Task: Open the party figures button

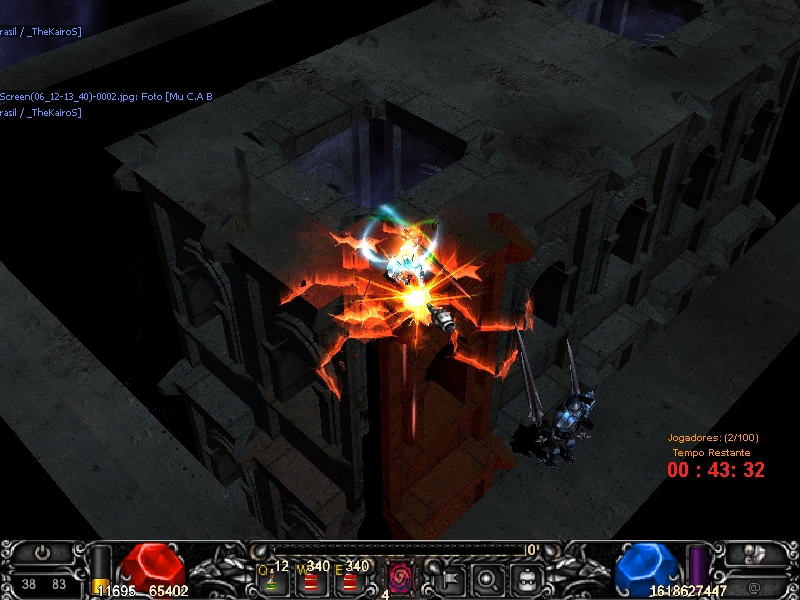Action: point(757,552)
